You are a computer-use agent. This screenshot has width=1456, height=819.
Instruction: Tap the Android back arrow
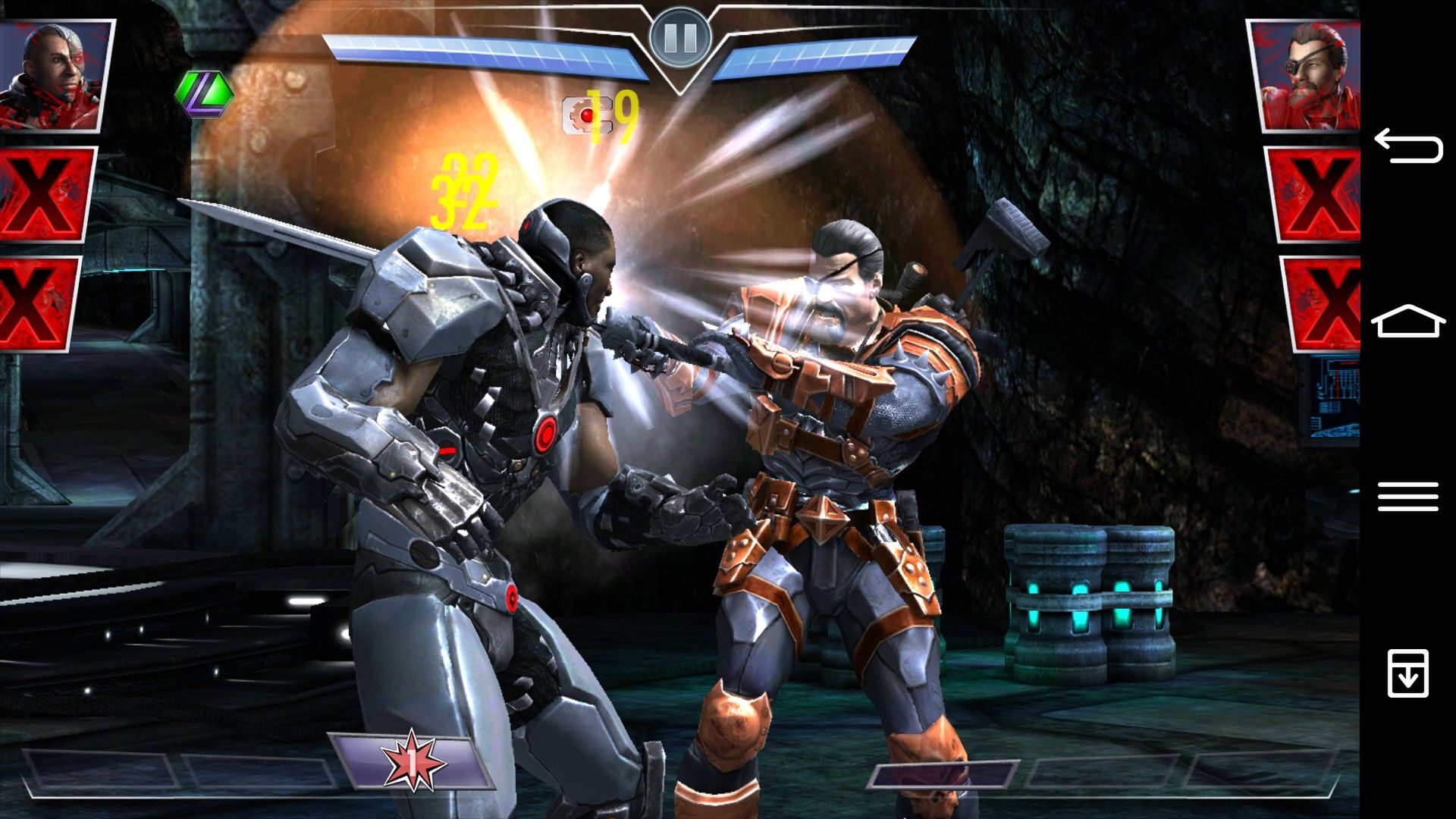(x=1407, y=146)
